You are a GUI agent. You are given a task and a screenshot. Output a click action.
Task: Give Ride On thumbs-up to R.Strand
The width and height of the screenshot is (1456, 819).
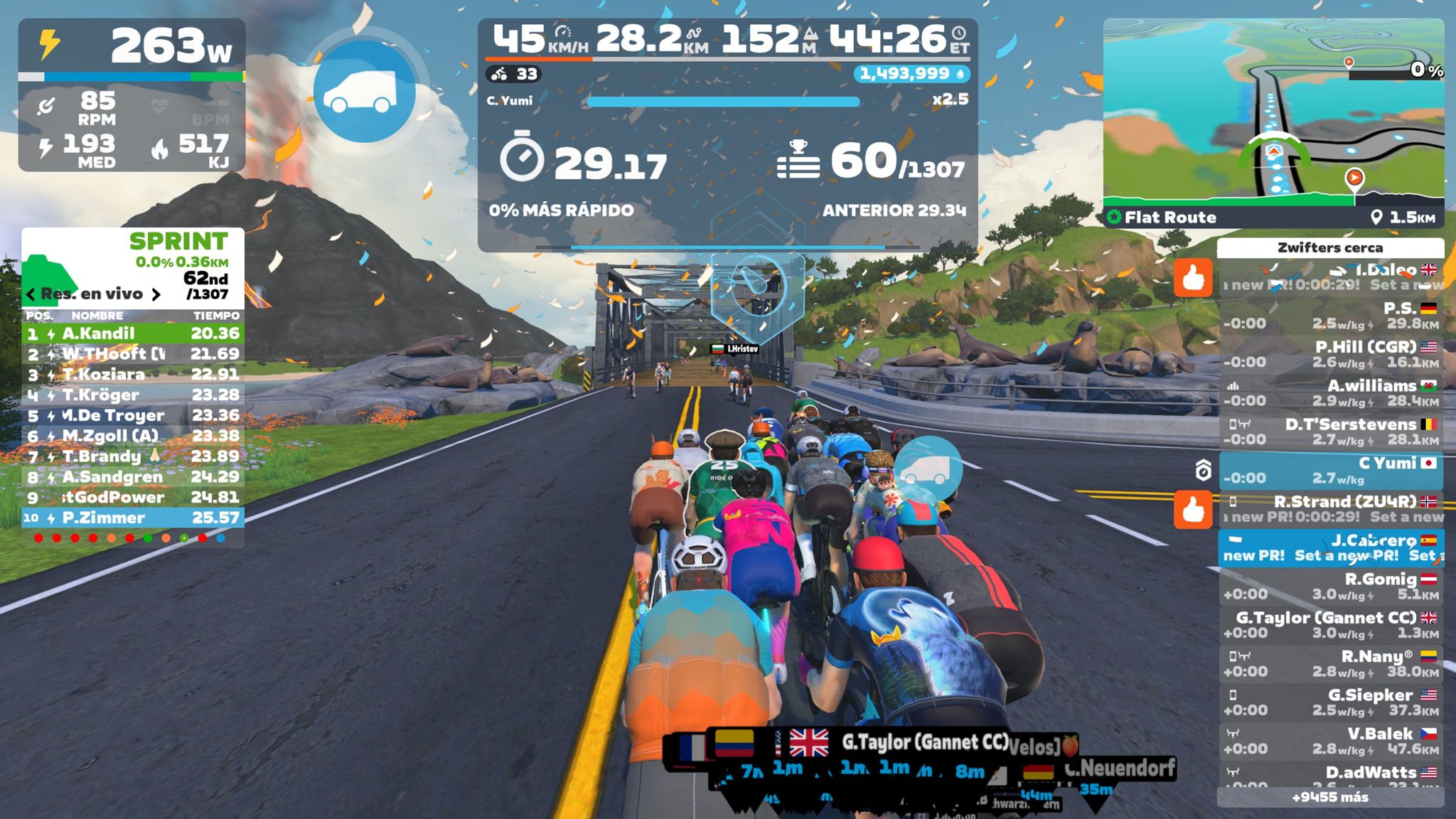[x=1192, y=510]
